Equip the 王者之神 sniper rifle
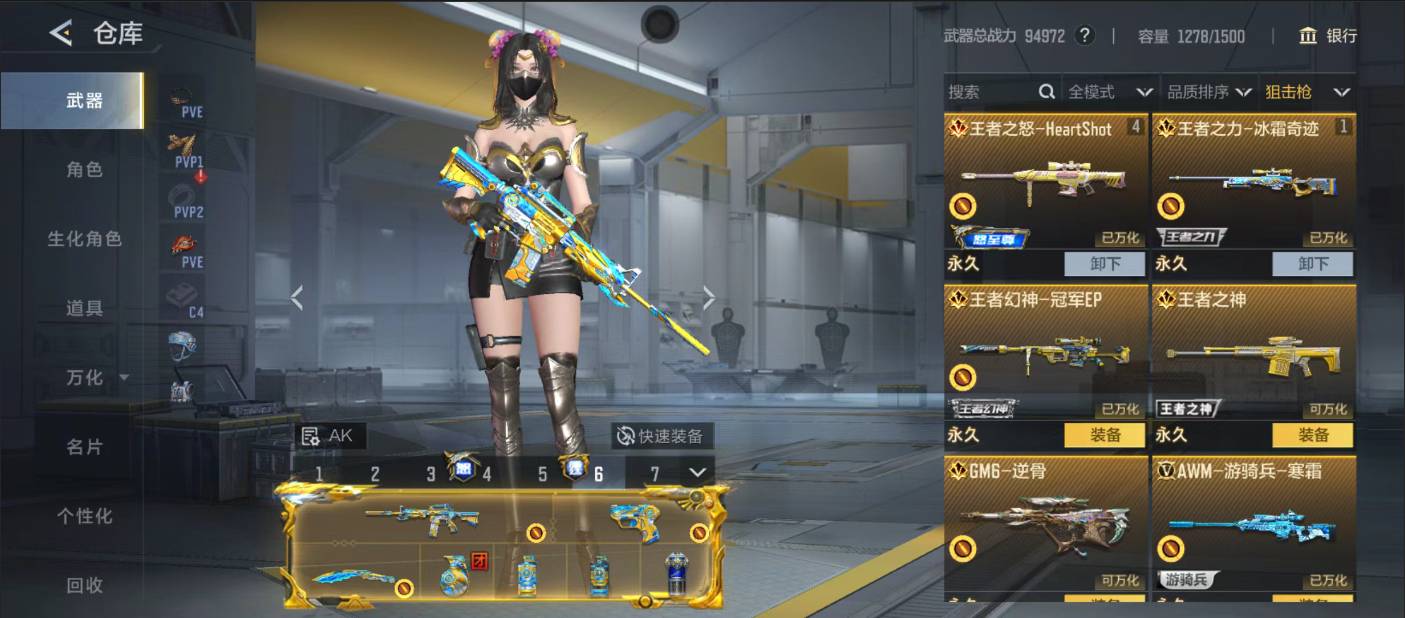Image resolution: width=1405 pixels, height=618 pixels. pyautogui.click(x=1312, y=435)
